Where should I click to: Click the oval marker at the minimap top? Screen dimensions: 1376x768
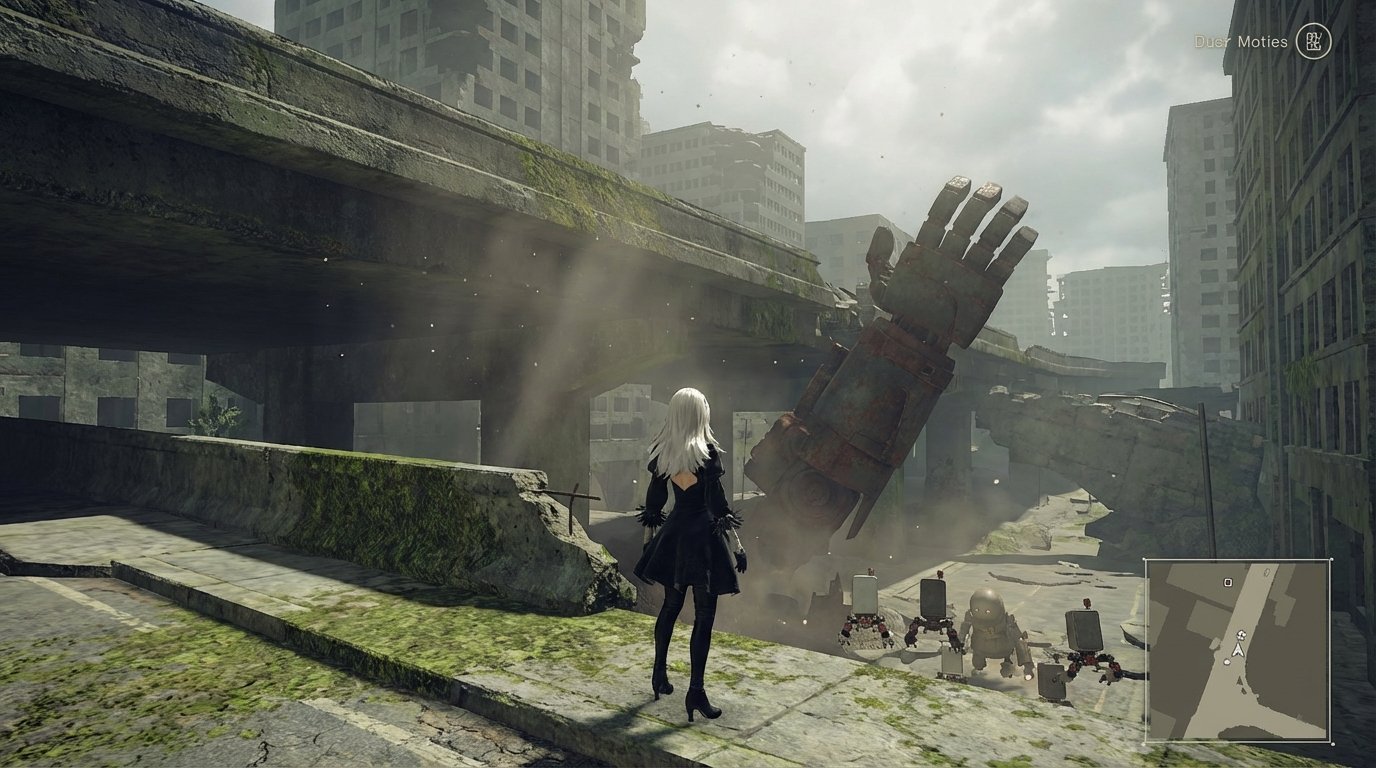click(1266, 572)
